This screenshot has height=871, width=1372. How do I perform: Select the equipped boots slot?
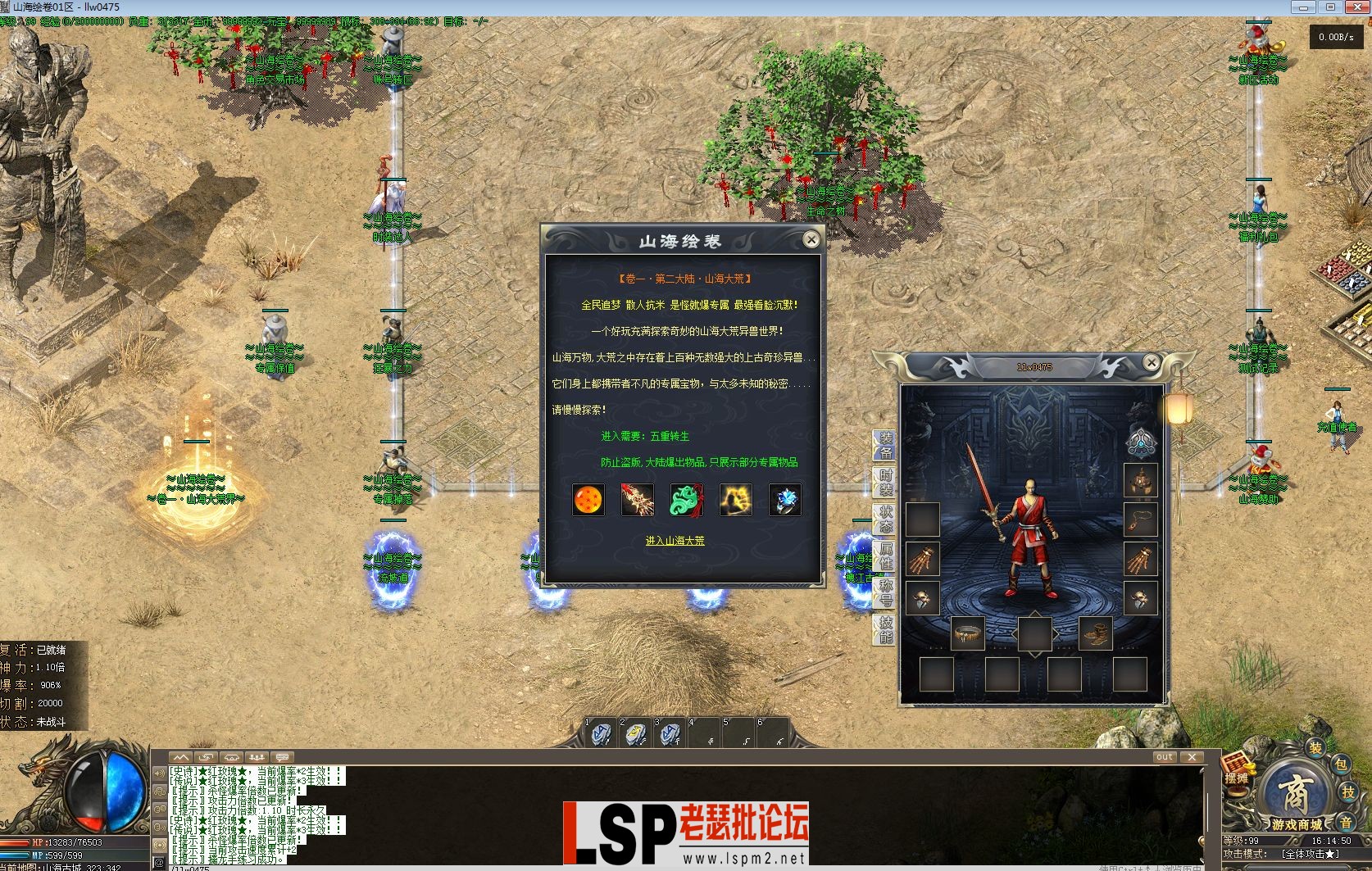1095,633
